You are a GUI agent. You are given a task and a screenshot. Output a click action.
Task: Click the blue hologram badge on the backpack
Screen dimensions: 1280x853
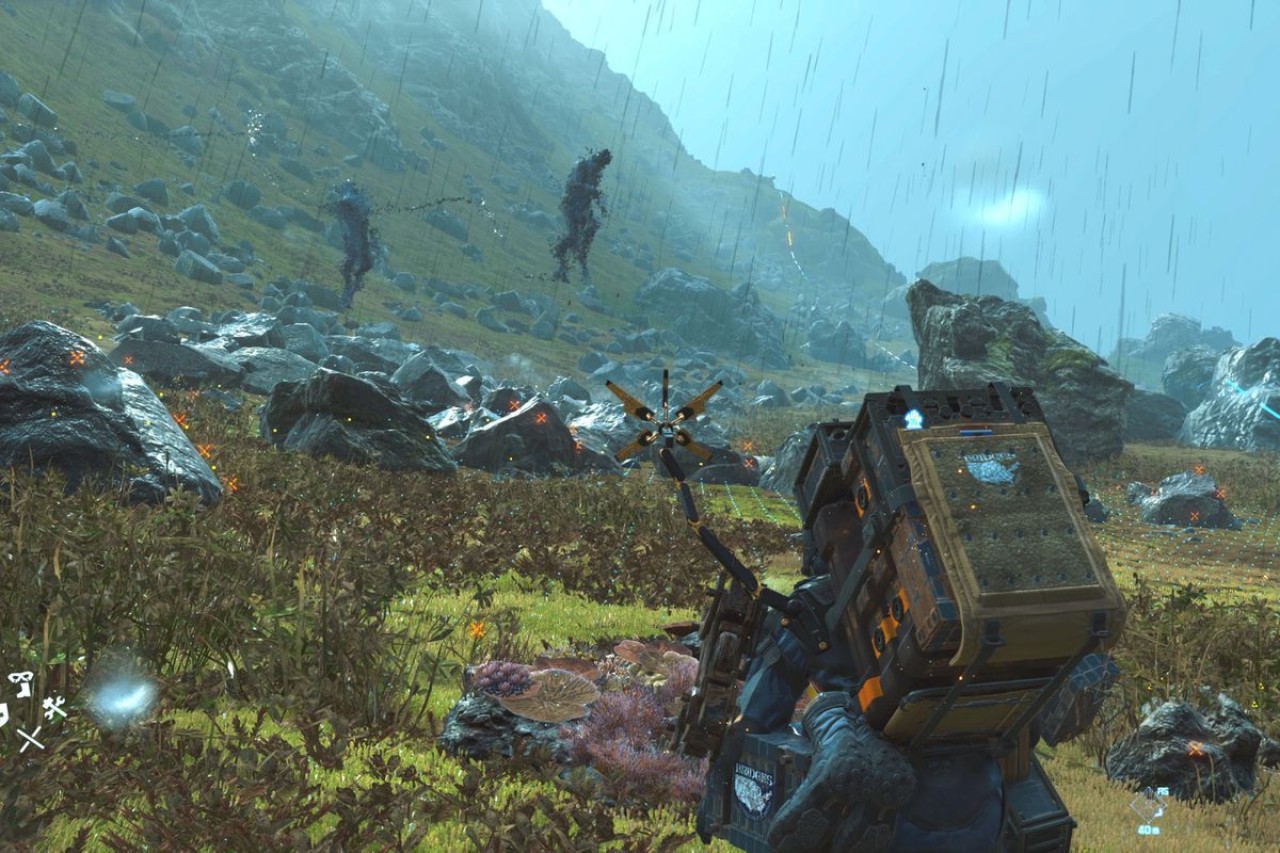[914, 418]
